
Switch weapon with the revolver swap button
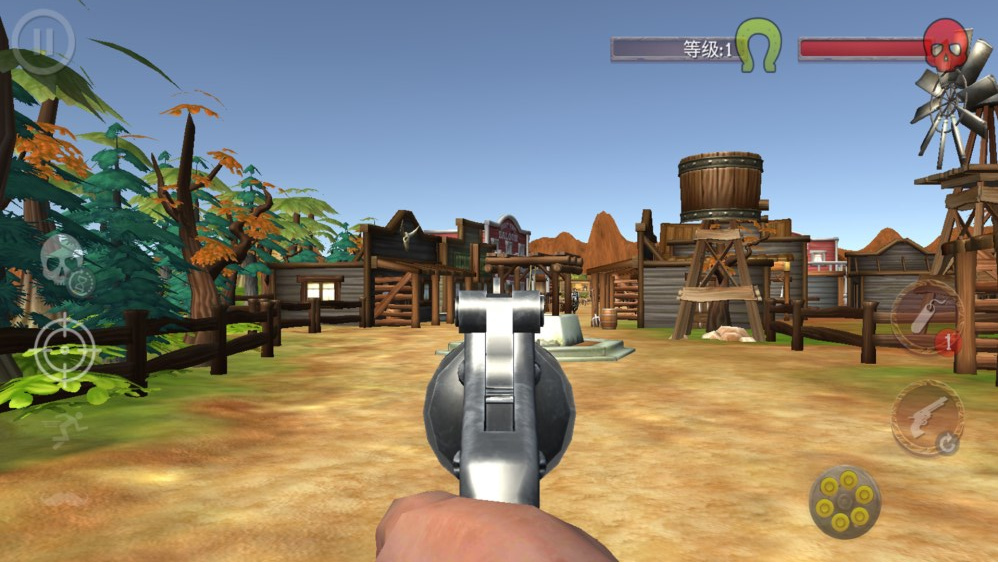pyautogui.click(x=928, y=417)
